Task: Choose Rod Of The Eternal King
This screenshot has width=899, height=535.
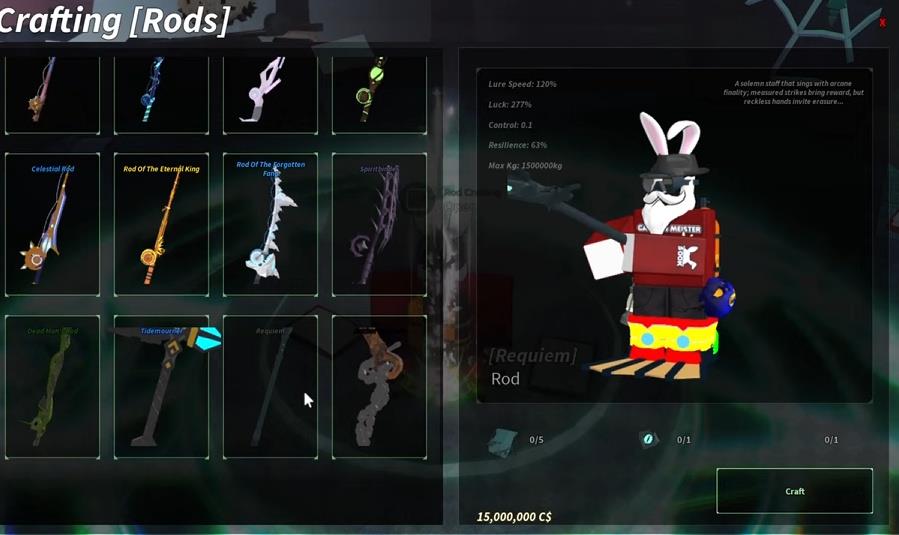Action: (161, 225)
